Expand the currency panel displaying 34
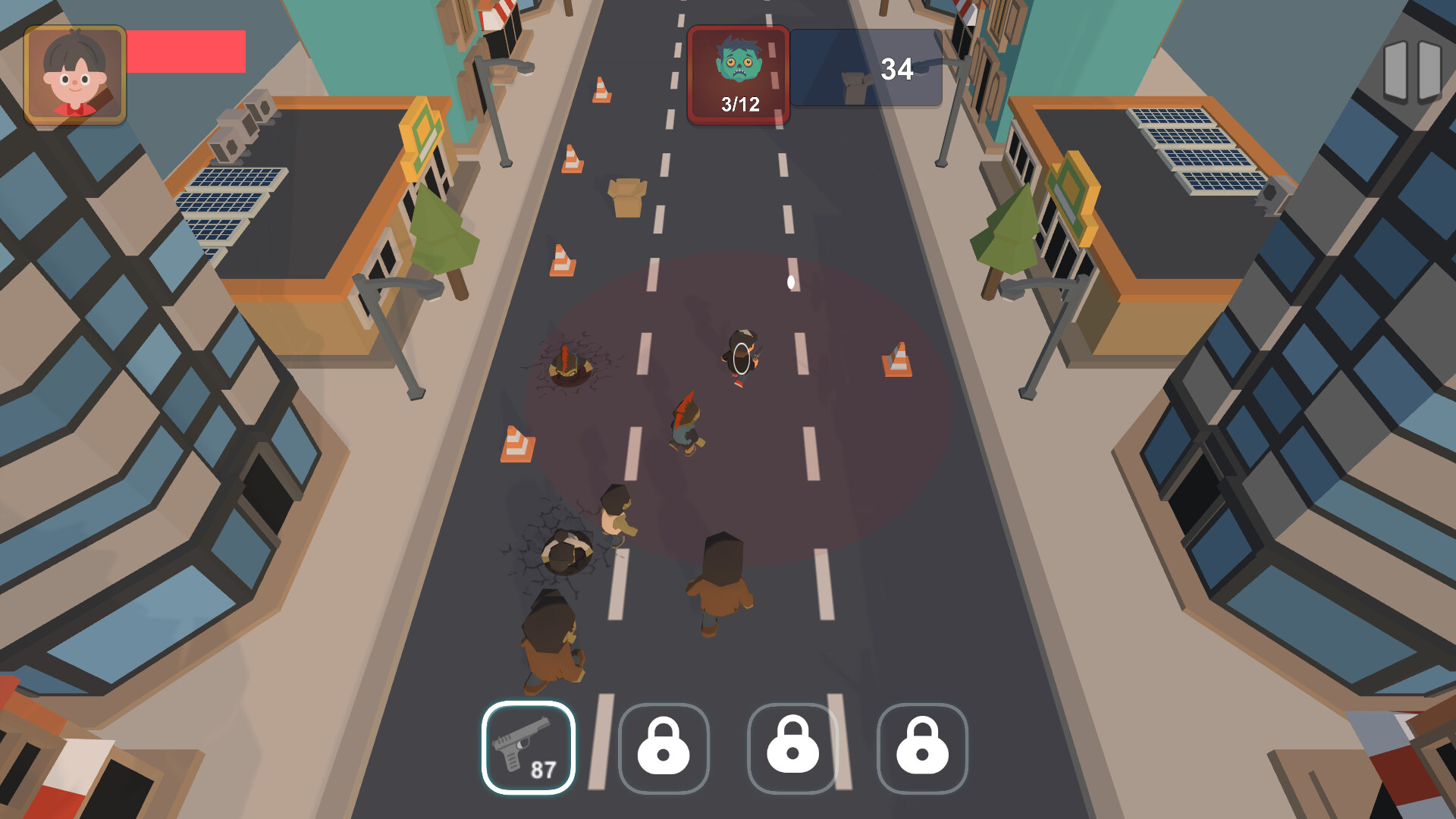 click(x=868, y=68)
